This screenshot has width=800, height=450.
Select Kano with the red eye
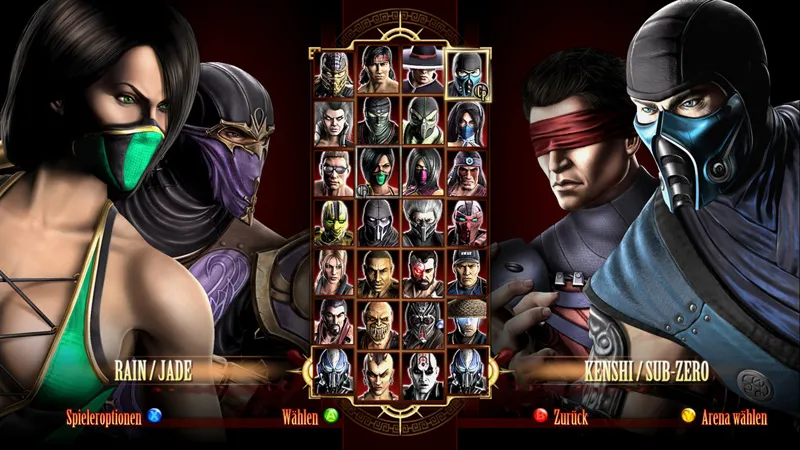click(x=421, y=274)
